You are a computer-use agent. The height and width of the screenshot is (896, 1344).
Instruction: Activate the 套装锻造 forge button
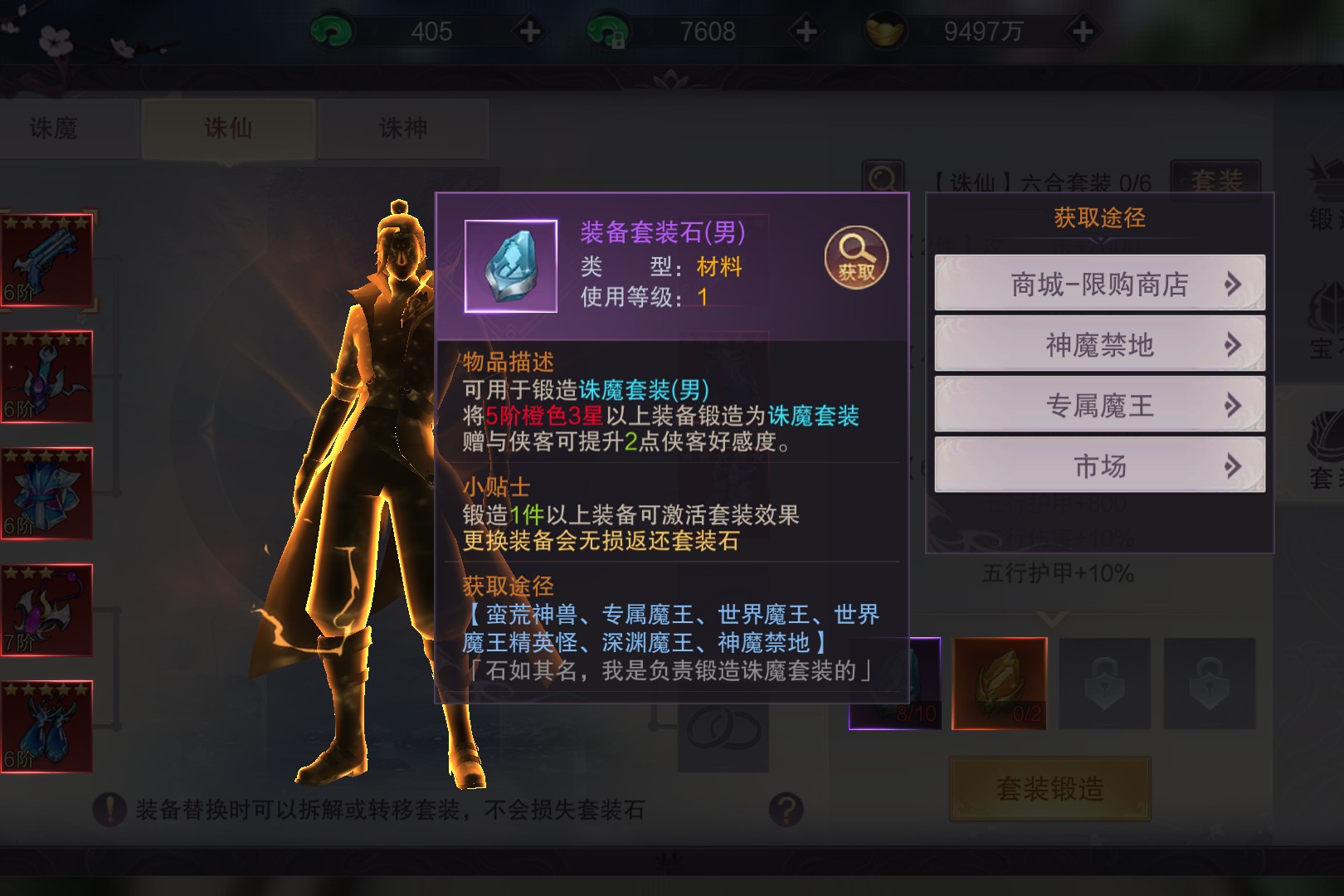pyautogui.click(x=1049, y=788)
